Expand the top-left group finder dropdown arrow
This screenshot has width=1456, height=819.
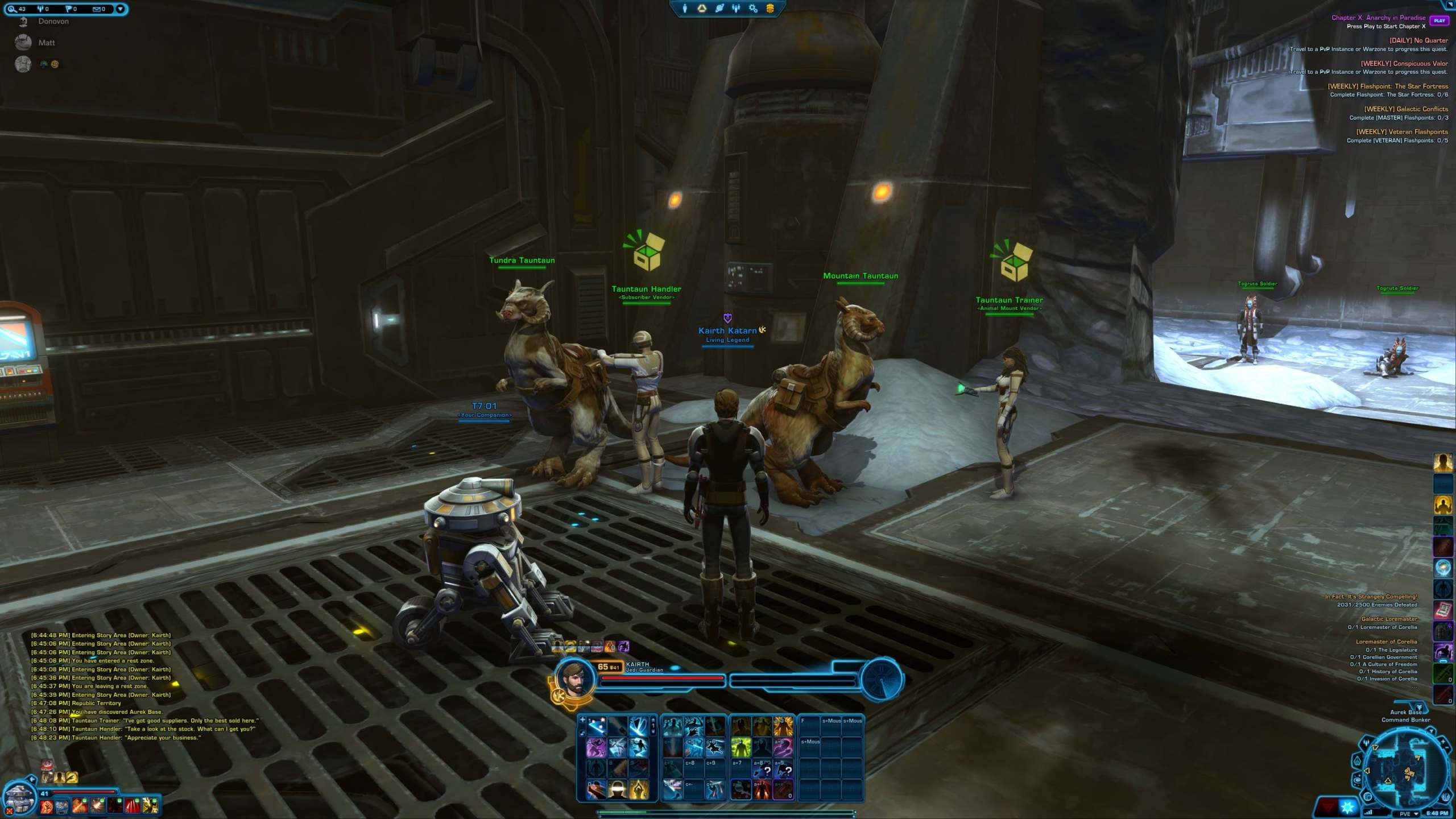[120, 9]
